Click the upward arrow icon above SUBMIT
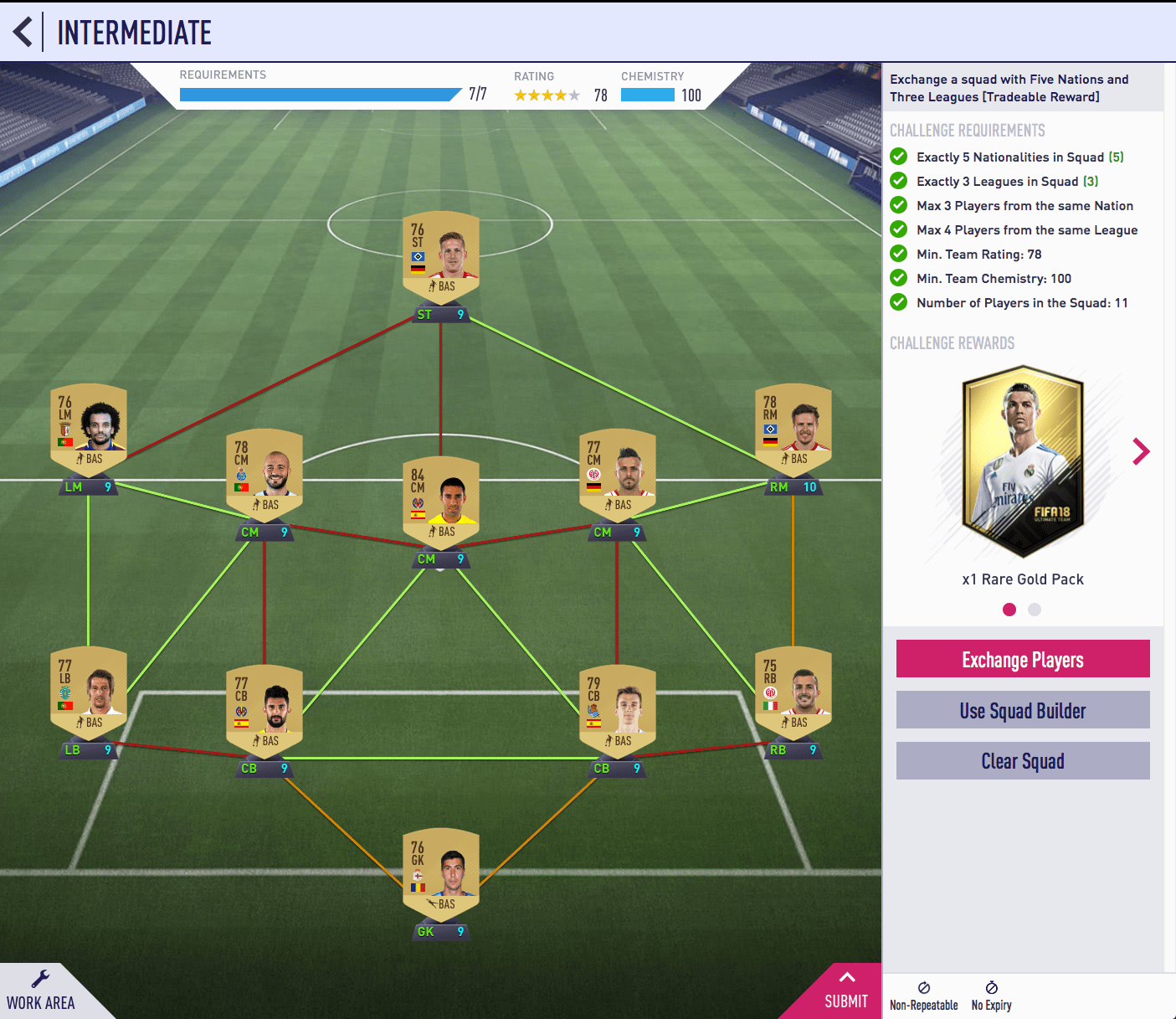The height and width of the screenshot is (1019, 1176). pos(846,978)
